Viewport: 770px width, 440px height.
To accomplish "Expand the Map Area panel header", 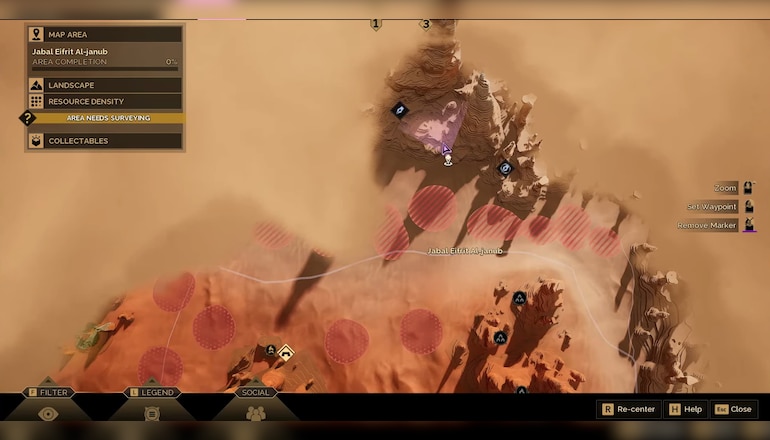I will coord(104,34).
